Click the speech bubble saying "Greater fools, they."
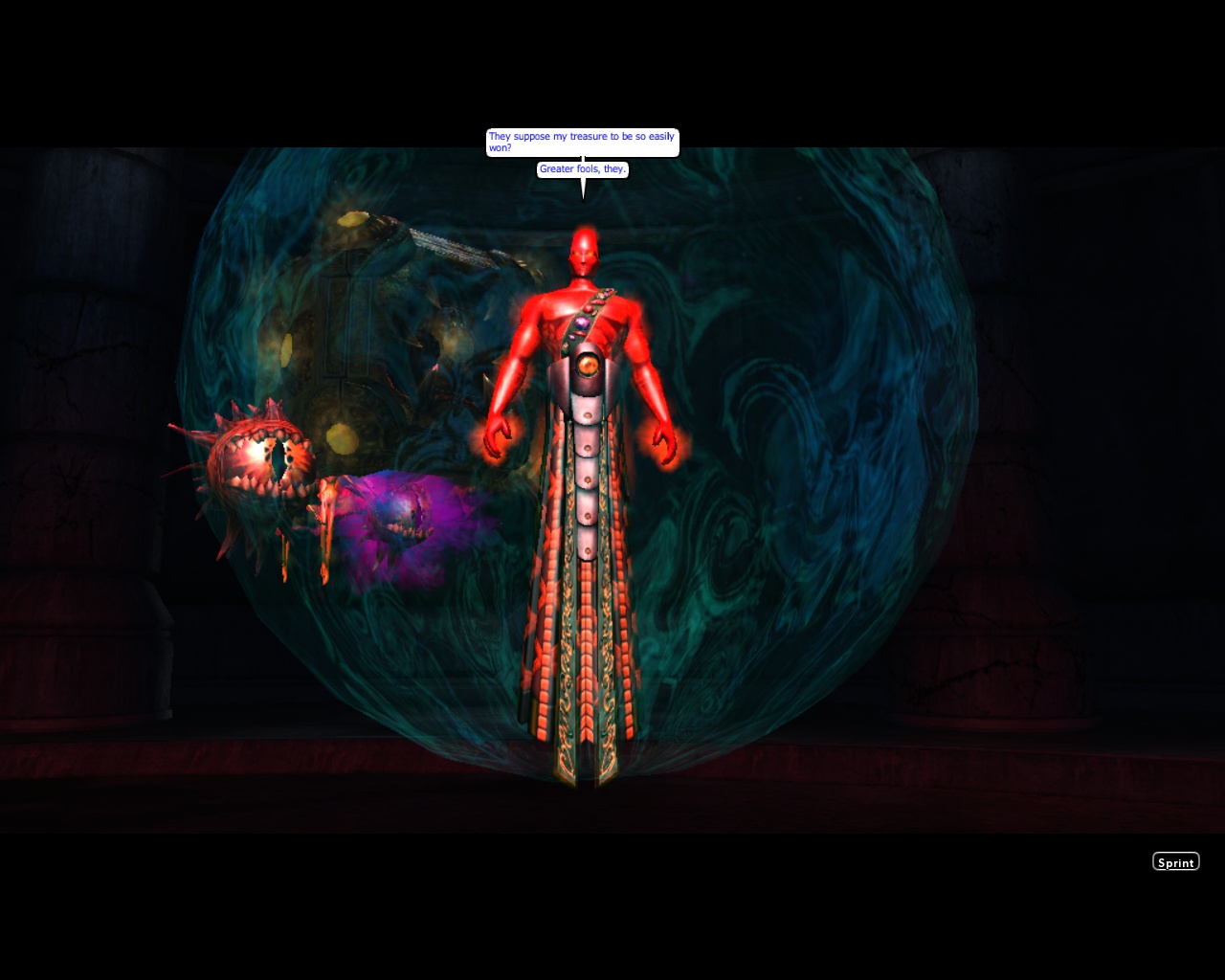The image size is (1225, 980). click(x=583, y=168)
